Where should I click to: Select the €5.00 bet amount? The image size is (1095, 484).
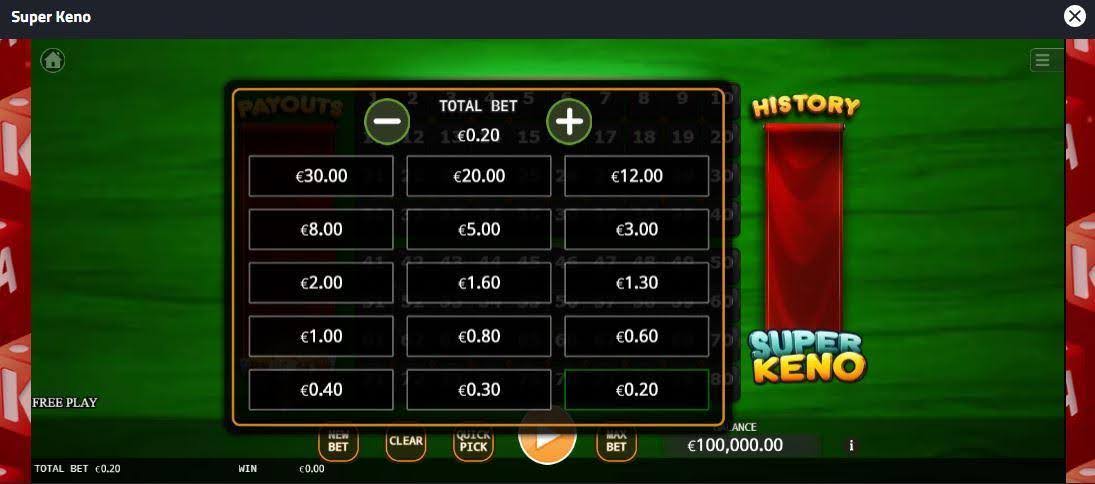(479, 229)
